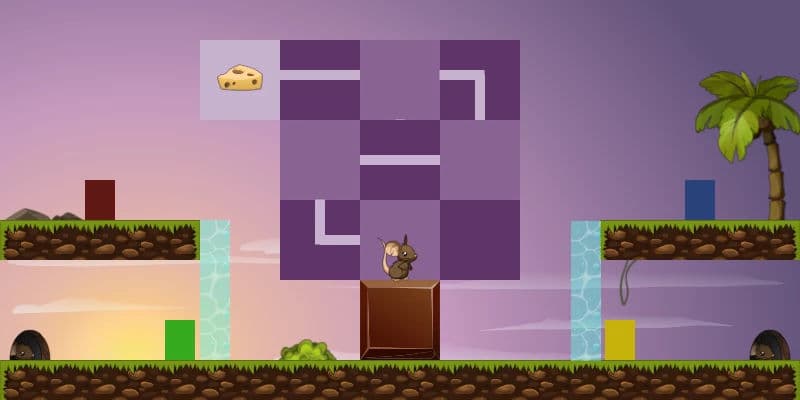Select the tile the mouse is standing in
The width and height of the screenshot is (800, 400).
[400, 240]
